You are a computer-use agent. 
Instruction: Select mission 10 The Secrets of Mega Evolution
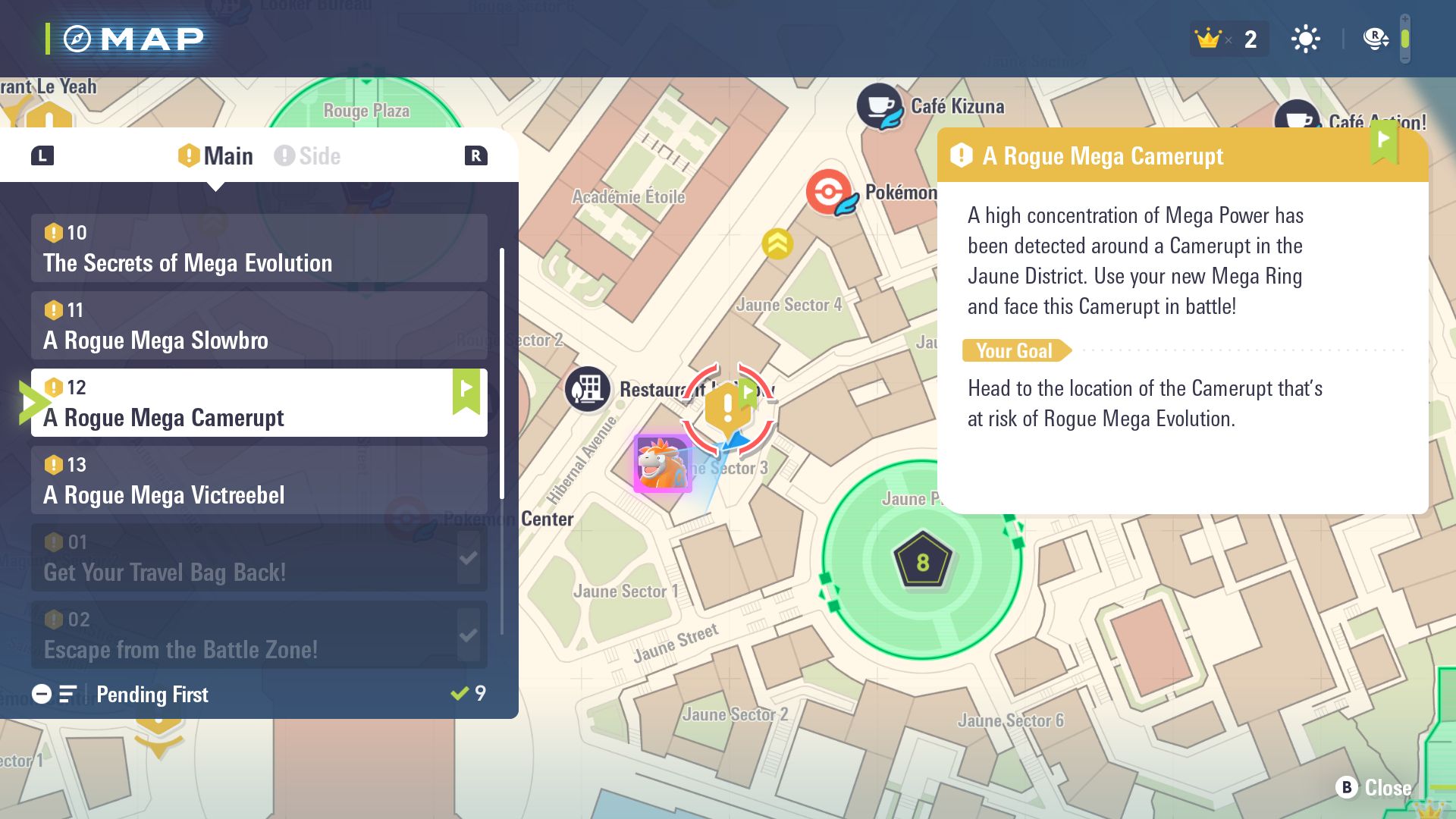pos(259,249)
